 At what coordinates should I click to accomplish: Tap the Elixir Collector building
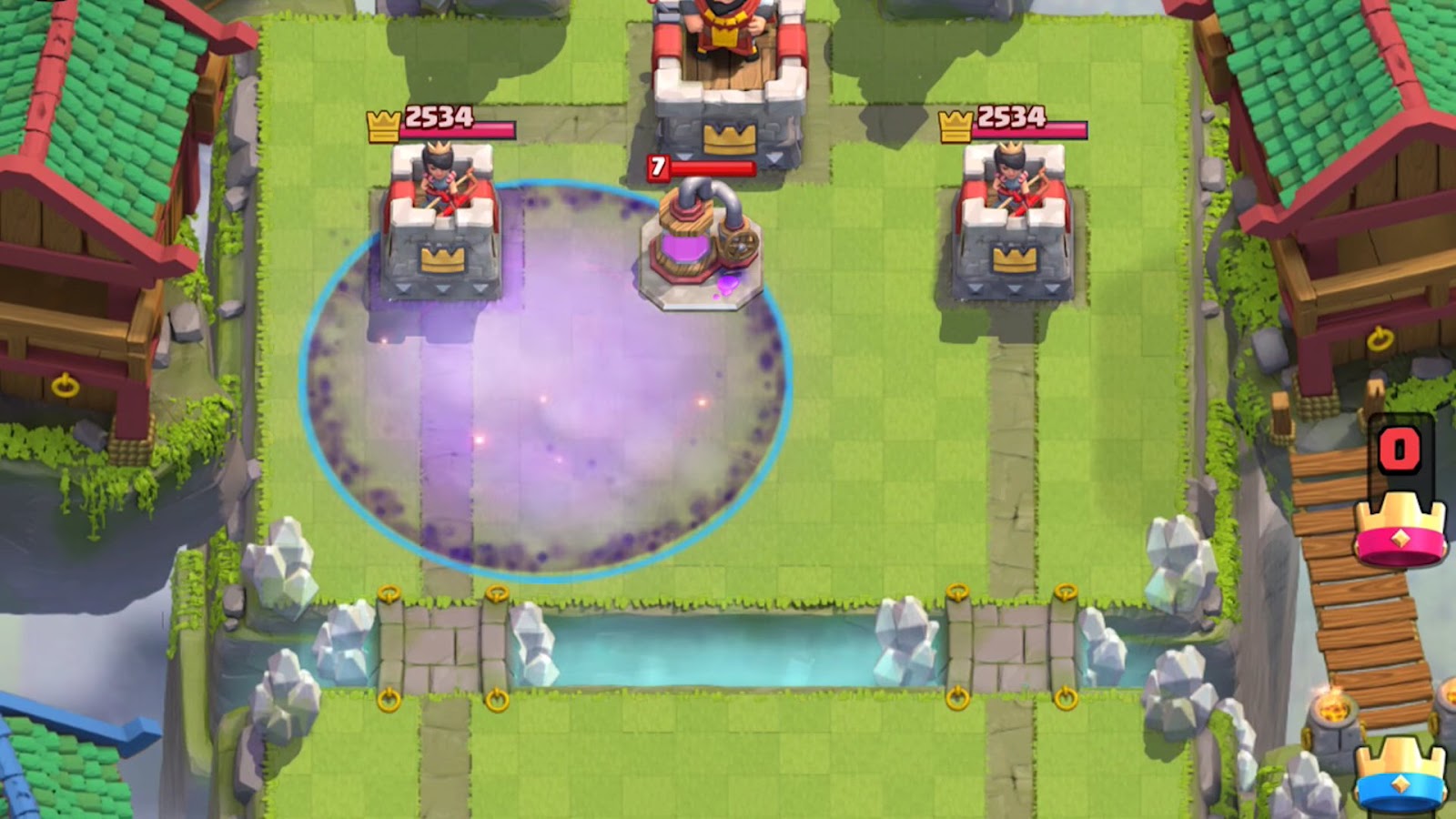tap(701, 246)
